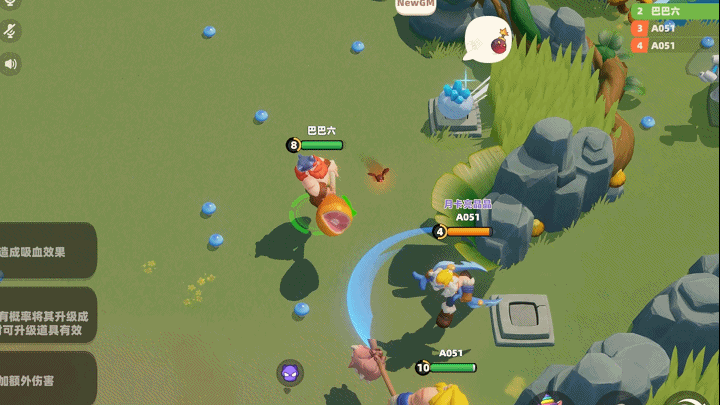The image size is (720, 405).
Task: Toggle the speaker sound button
Action: (x=10, y=64)
